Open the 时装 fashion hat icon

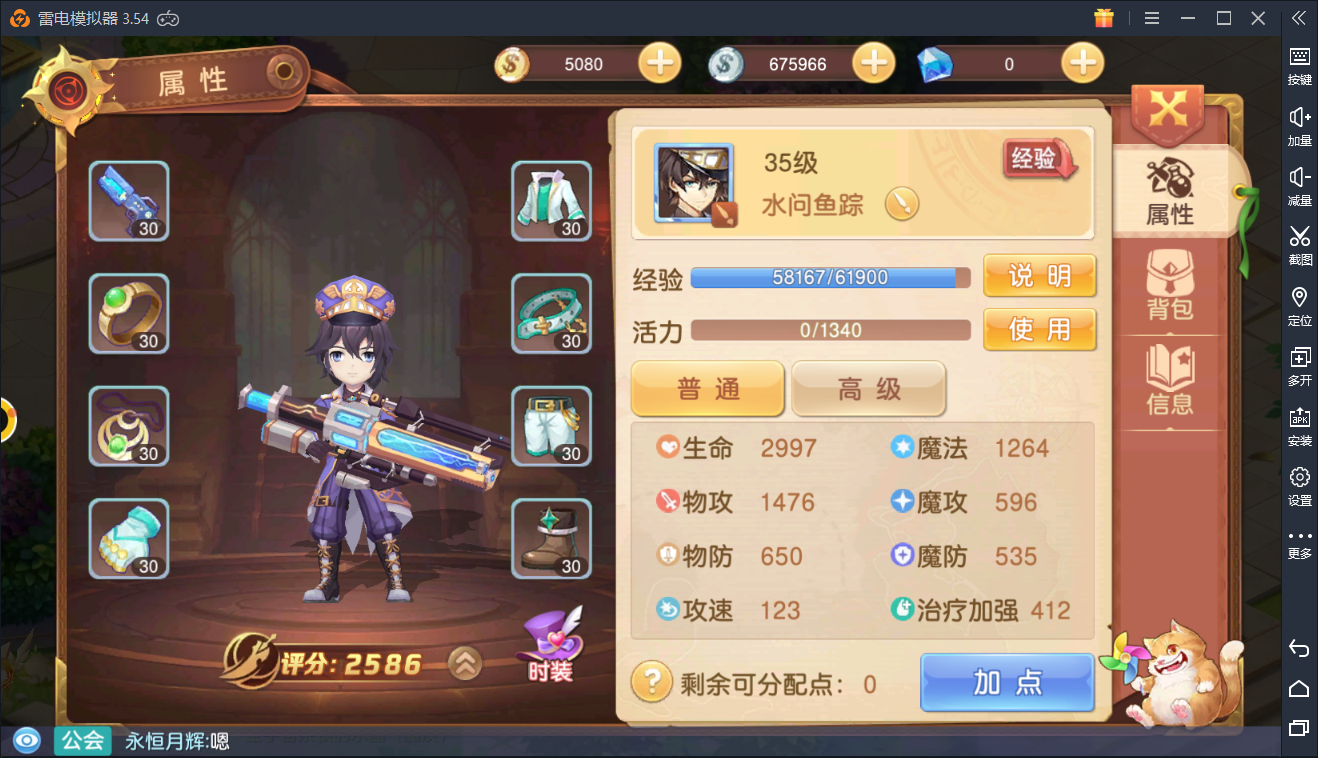(x=550, y=645)
